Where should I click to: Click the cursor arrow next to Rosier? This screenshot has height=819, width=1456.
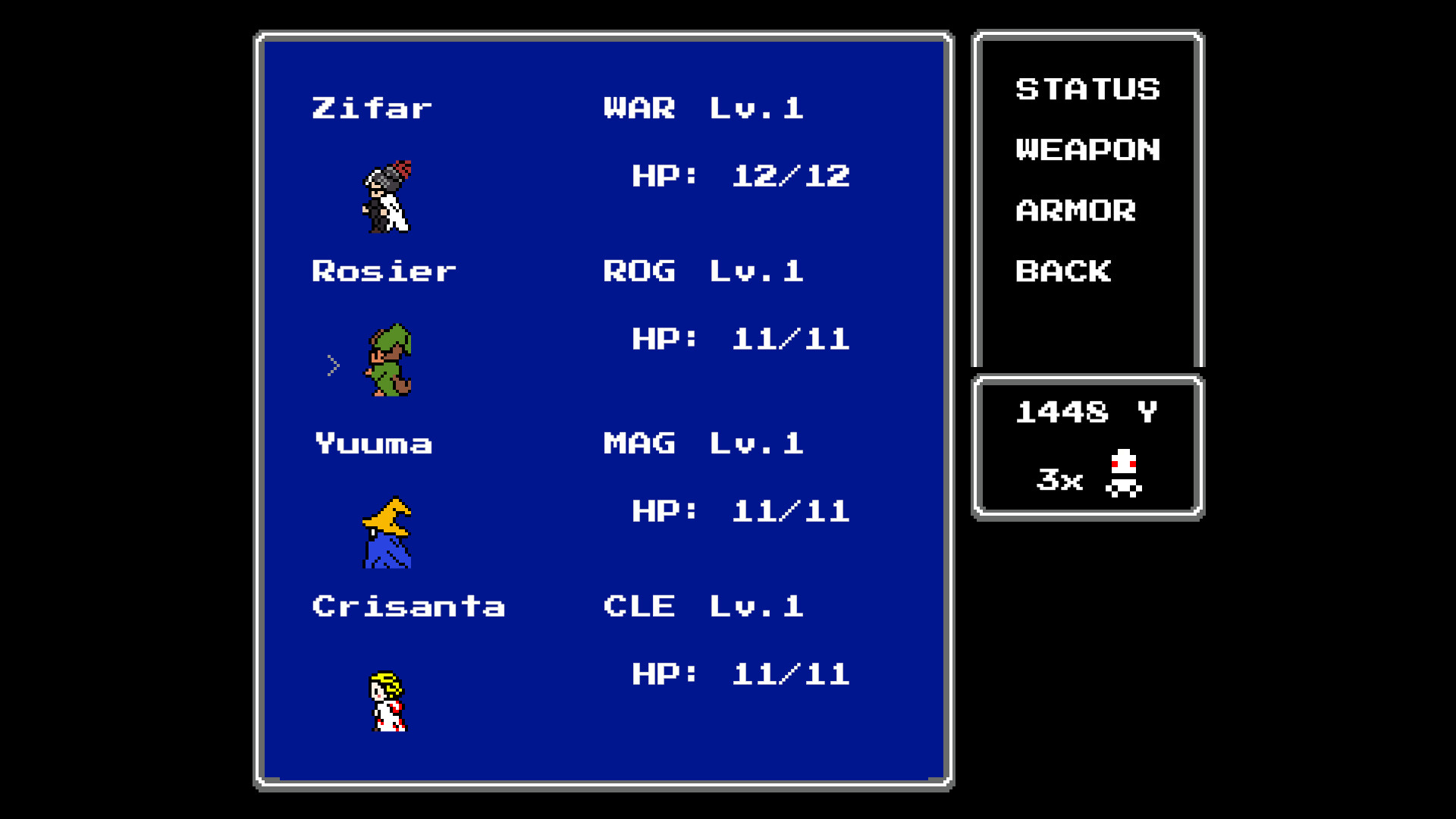(x=334, y=364)
